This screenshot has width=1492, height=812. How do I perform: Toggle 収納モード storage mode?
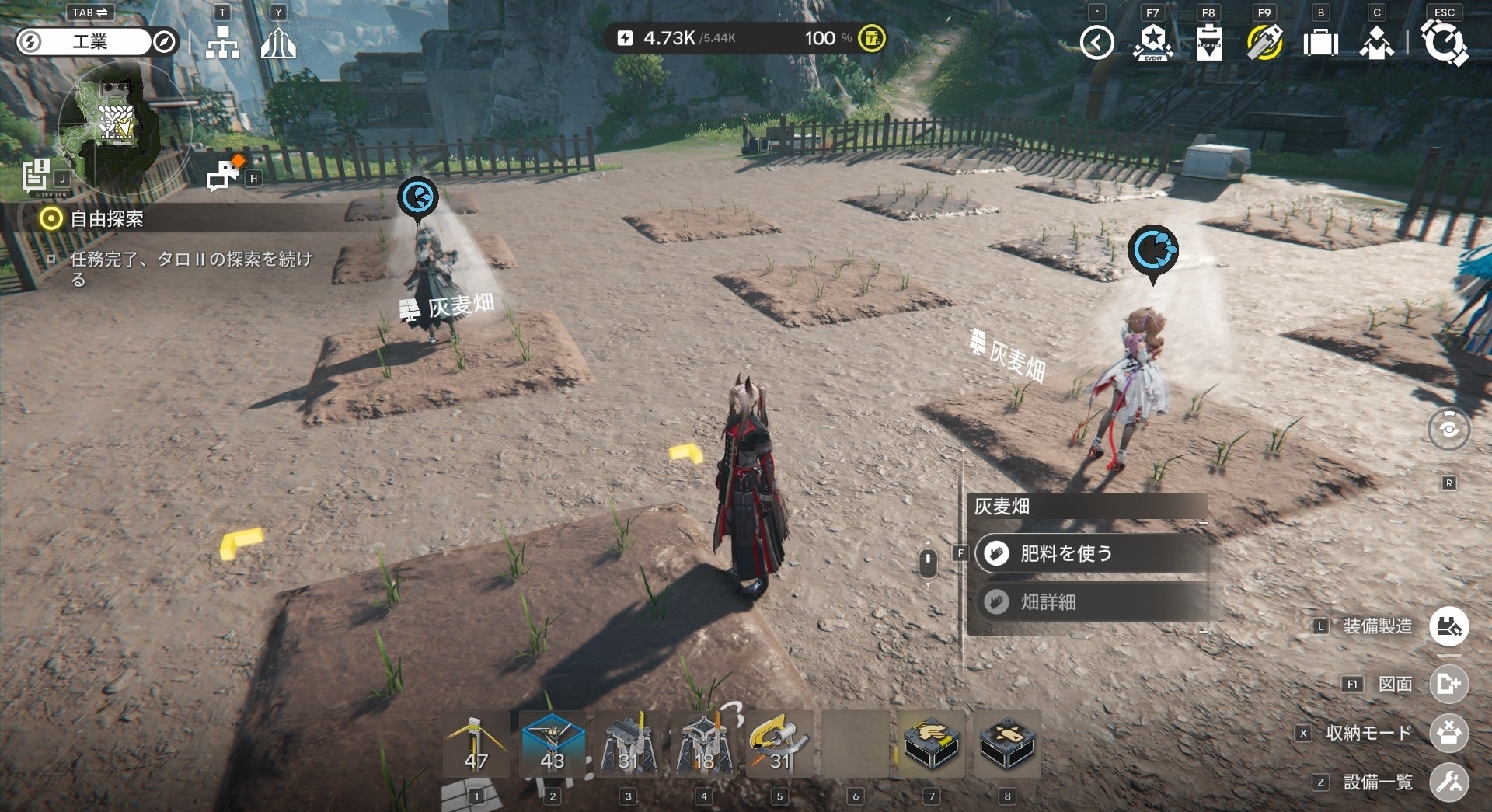click(x=1448, y=733)
